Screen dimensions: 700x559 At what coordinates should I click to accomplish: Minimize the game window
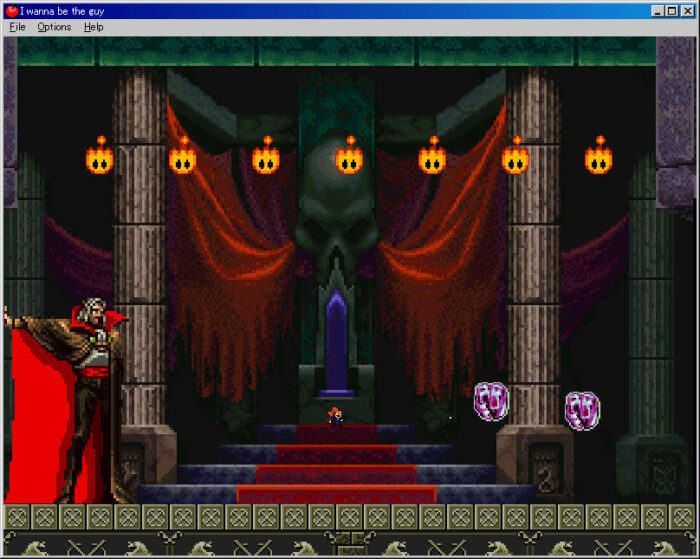click(658, 11)
